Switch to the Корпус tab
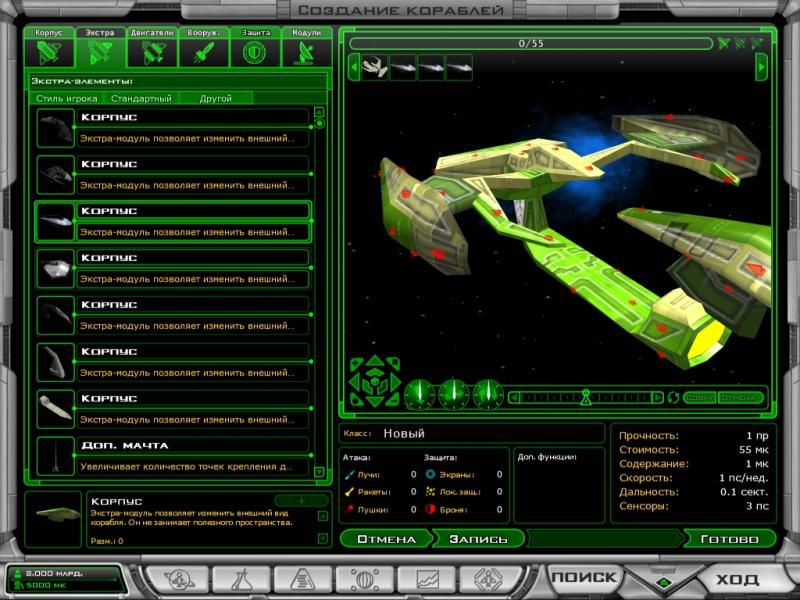The image size is (800, 600). click(49, 48)
